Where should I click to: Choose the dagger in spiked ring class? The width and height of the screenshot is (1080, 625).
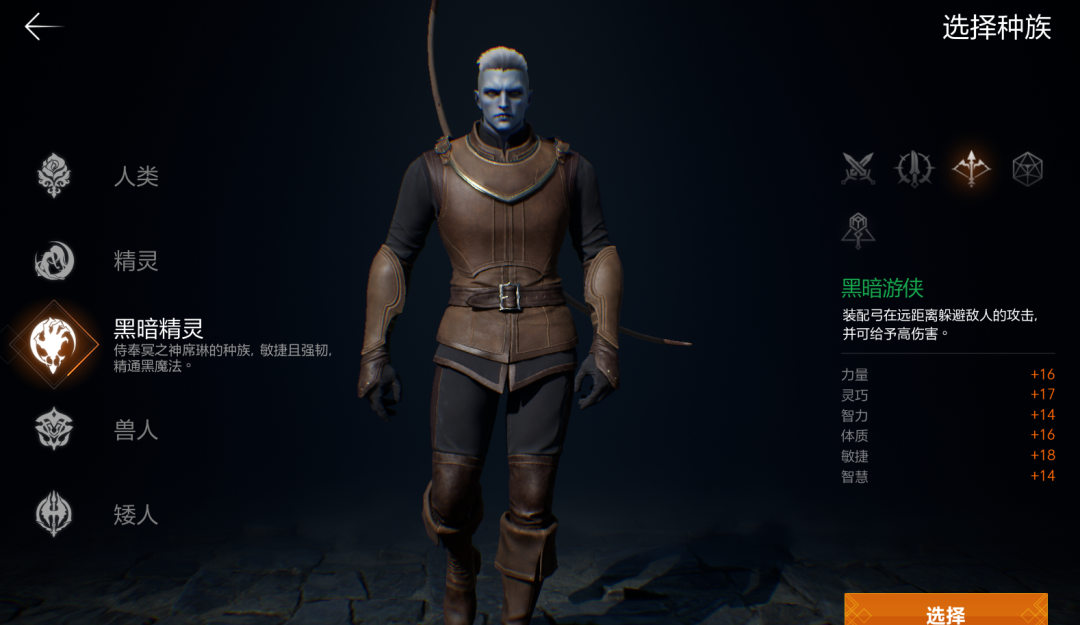pos(914,169)
